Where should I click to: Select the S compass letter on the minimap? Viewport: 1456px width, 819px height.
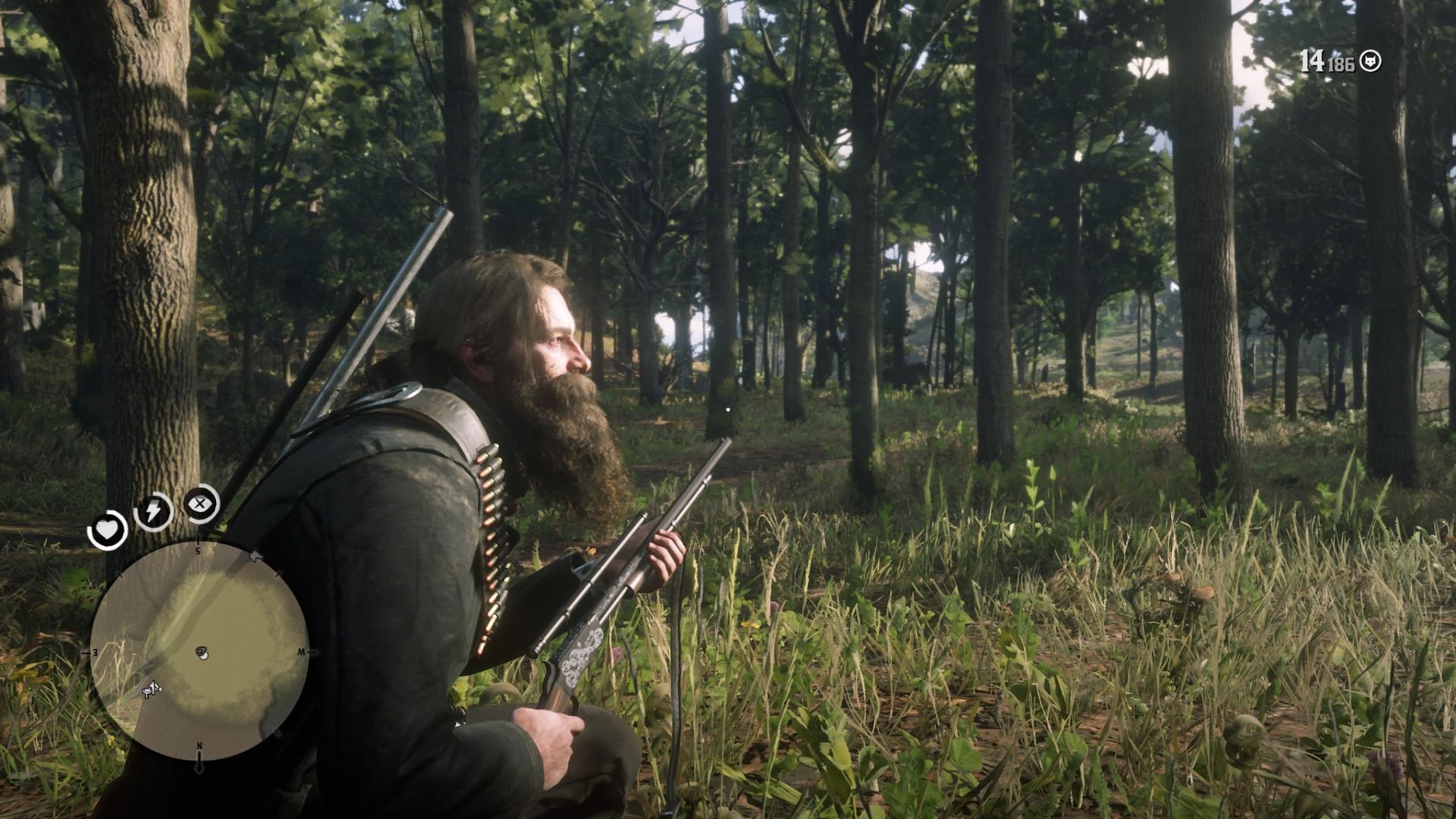pos(198,551)
